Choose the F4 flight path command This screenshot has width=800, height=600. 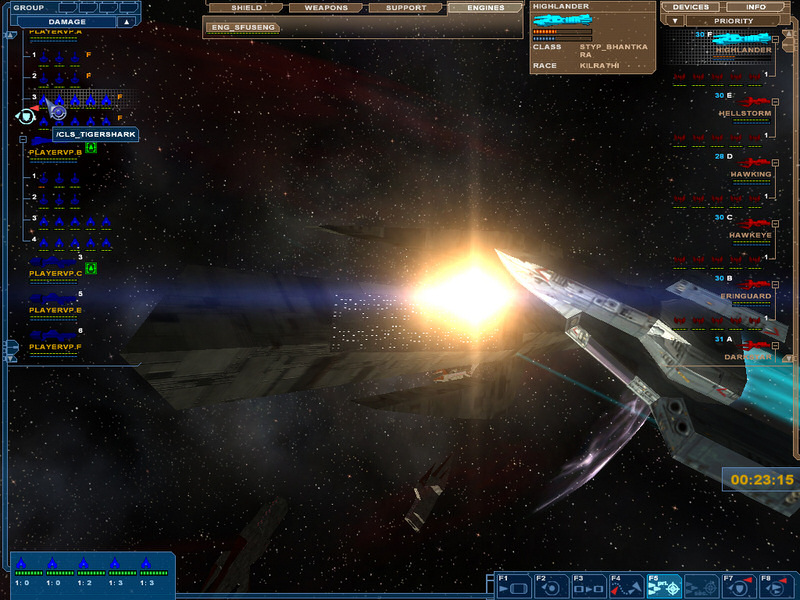tap(627, 587)
